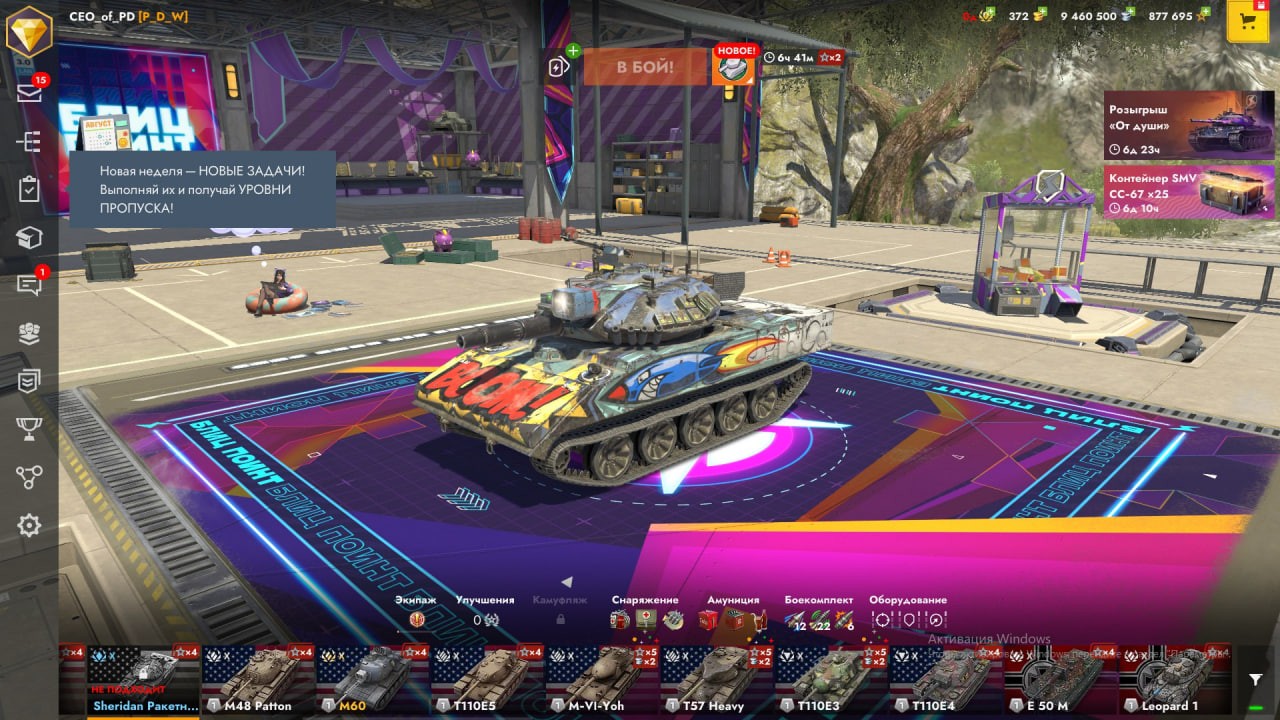The height and width of the screenshot is (720, 1280).
Task: Open the Боекомплект ammunition loadout
Action: [x=819, y=611]
